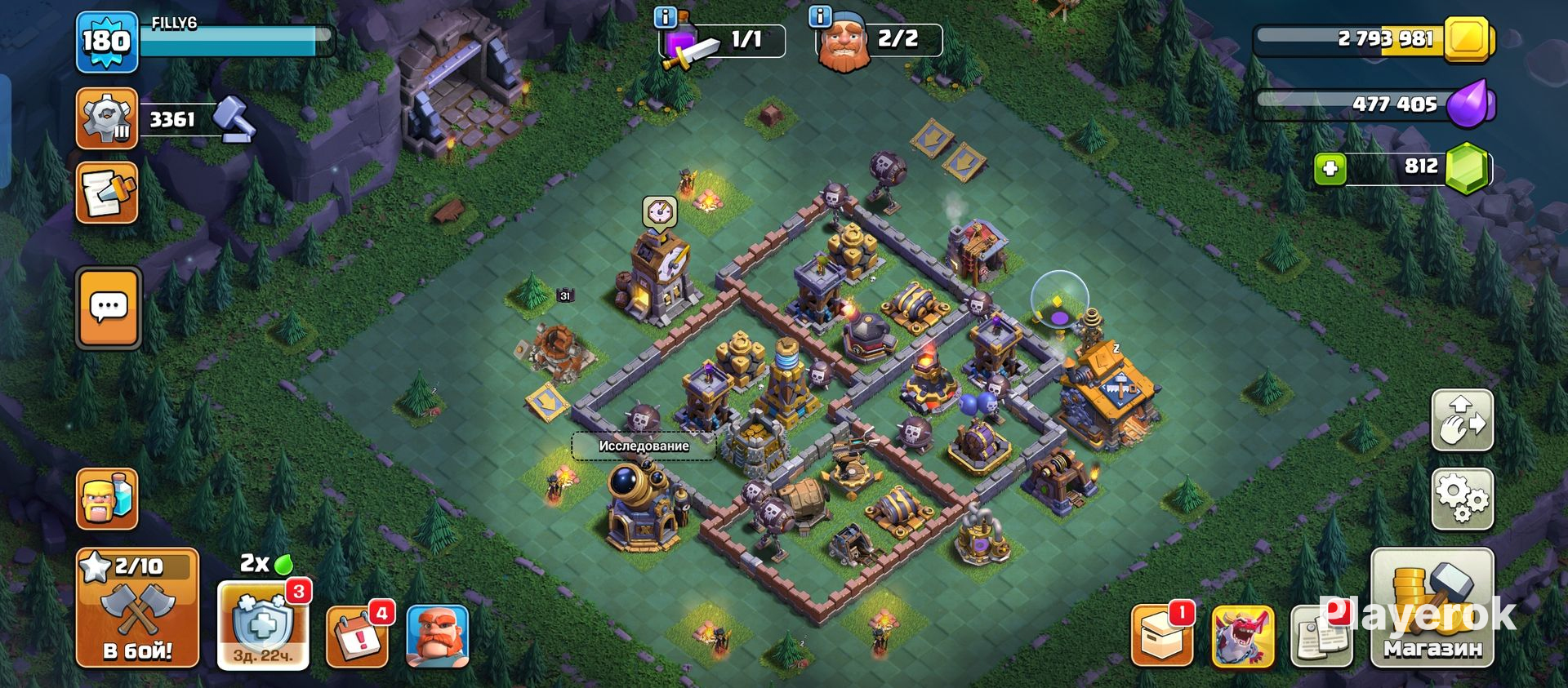Switch villages with the hand arrows button
Image resolution: width=1568 pixels, height=688 pixels.
(1462, 419)
